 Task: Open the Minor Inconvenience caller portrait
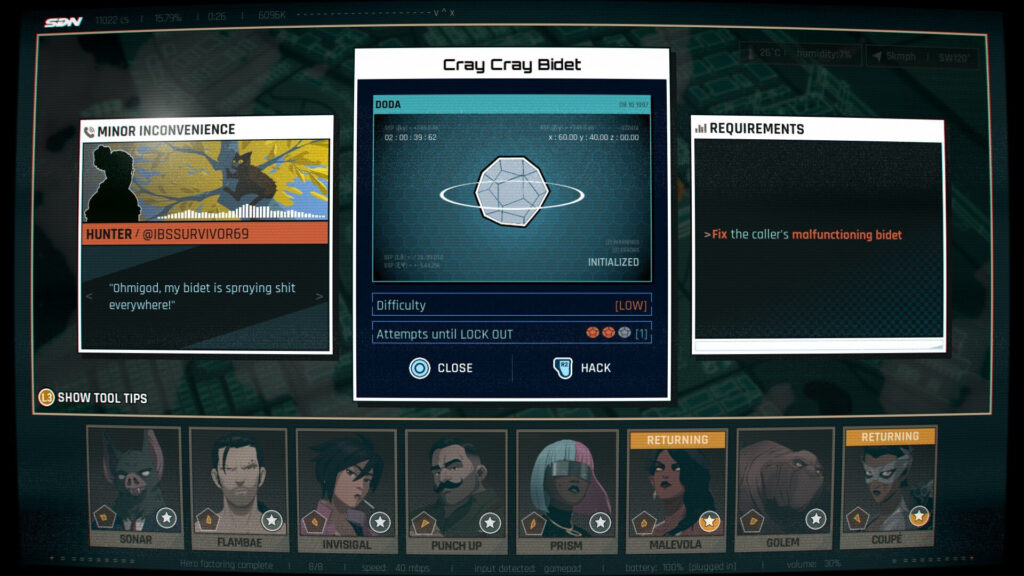206,181
